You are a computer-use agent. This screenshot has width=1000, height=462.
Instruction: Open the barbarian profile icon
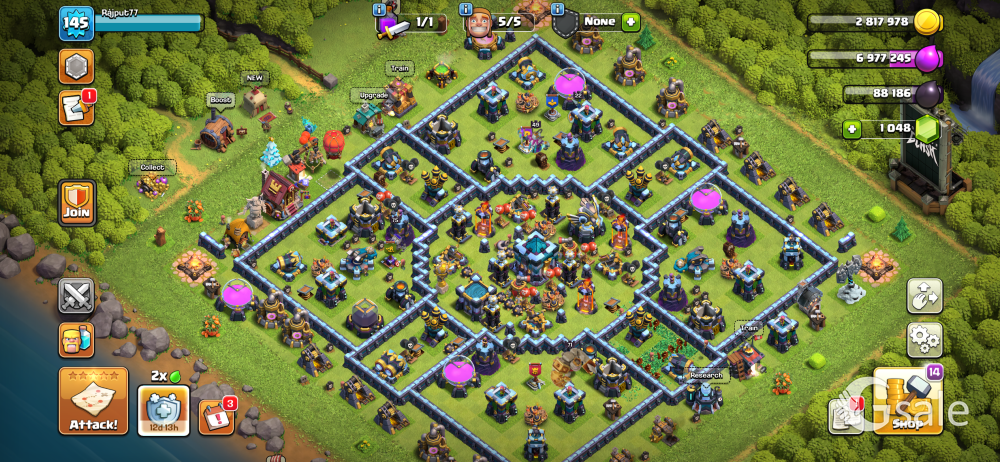click(76, 340)
